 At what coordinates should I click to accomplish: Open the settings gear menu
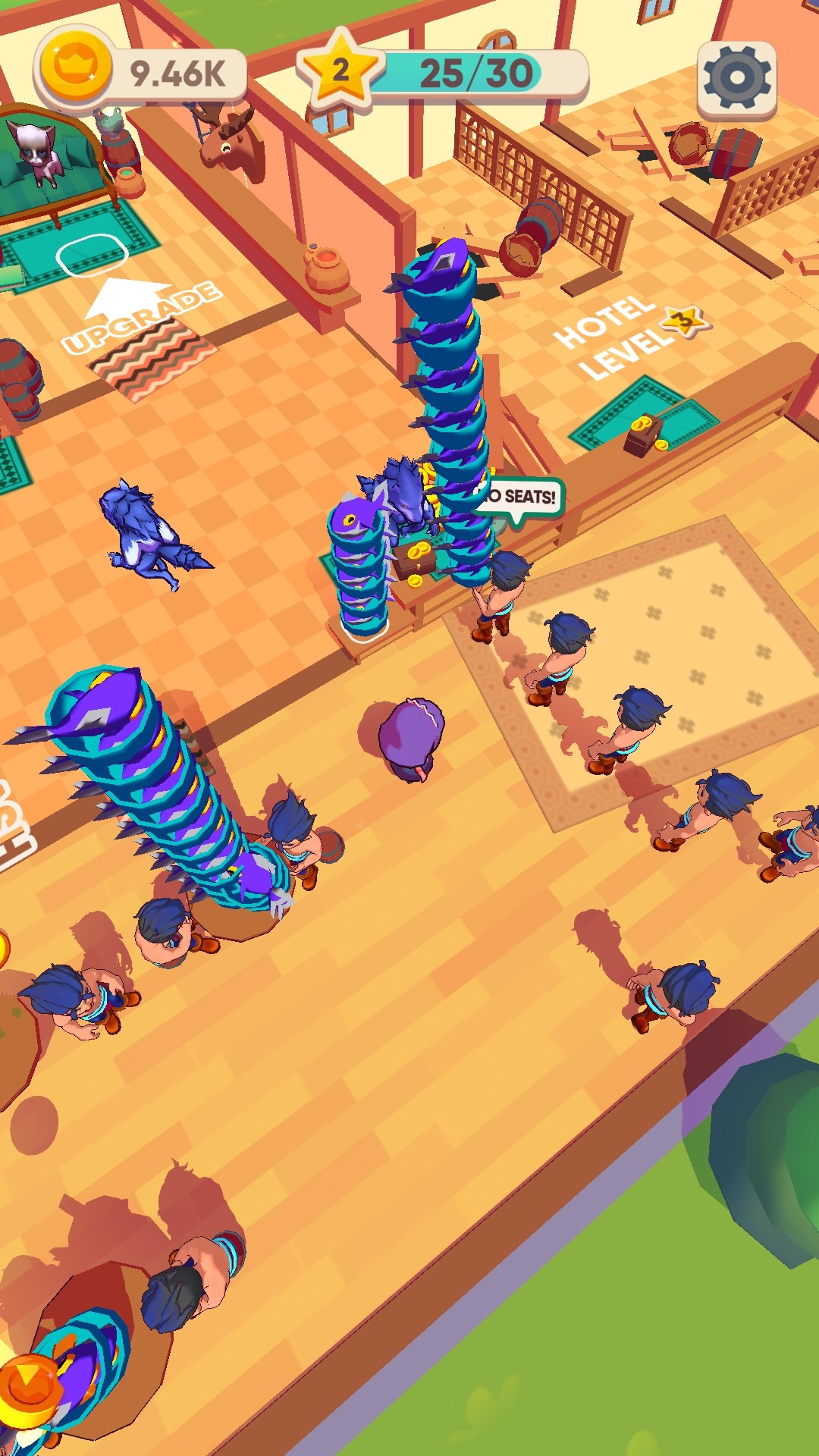pyautogui.click(x=736, y=78)
